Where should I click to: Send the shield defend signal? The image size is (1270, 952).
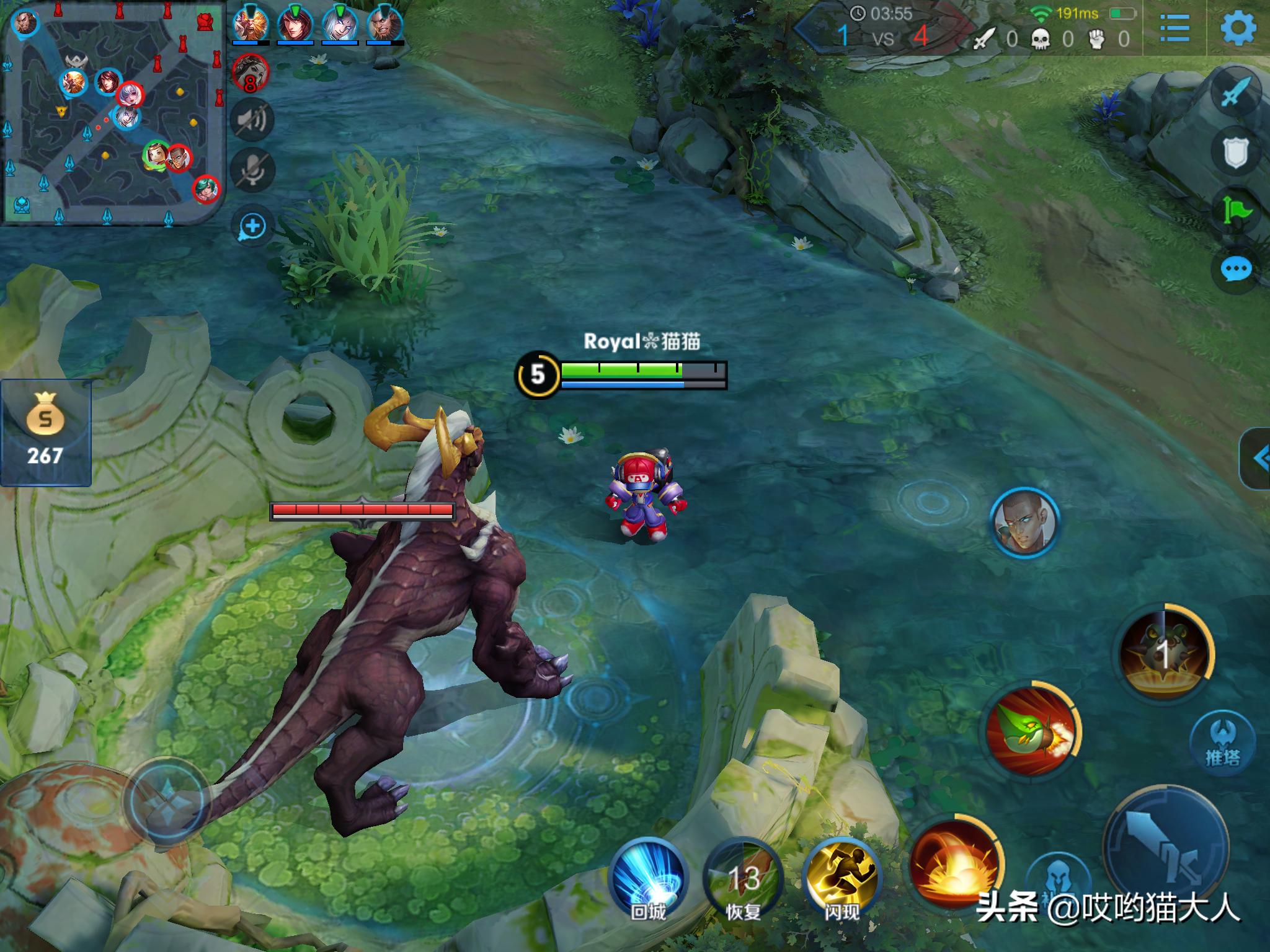1235,152
